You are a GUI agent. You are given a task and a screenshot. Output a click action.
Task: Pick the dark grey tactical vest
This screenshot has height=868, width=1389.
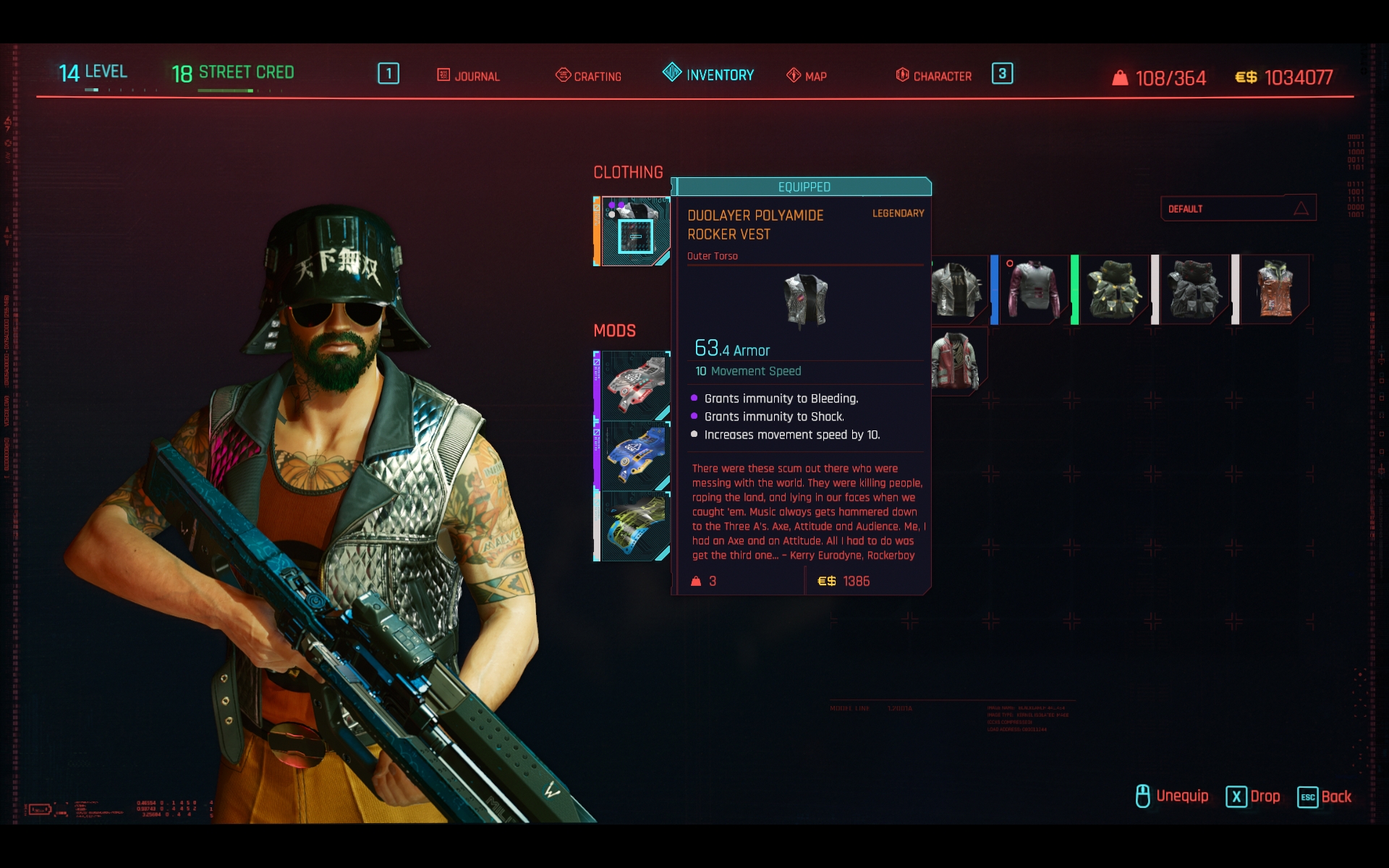[x=1194, y=290]
